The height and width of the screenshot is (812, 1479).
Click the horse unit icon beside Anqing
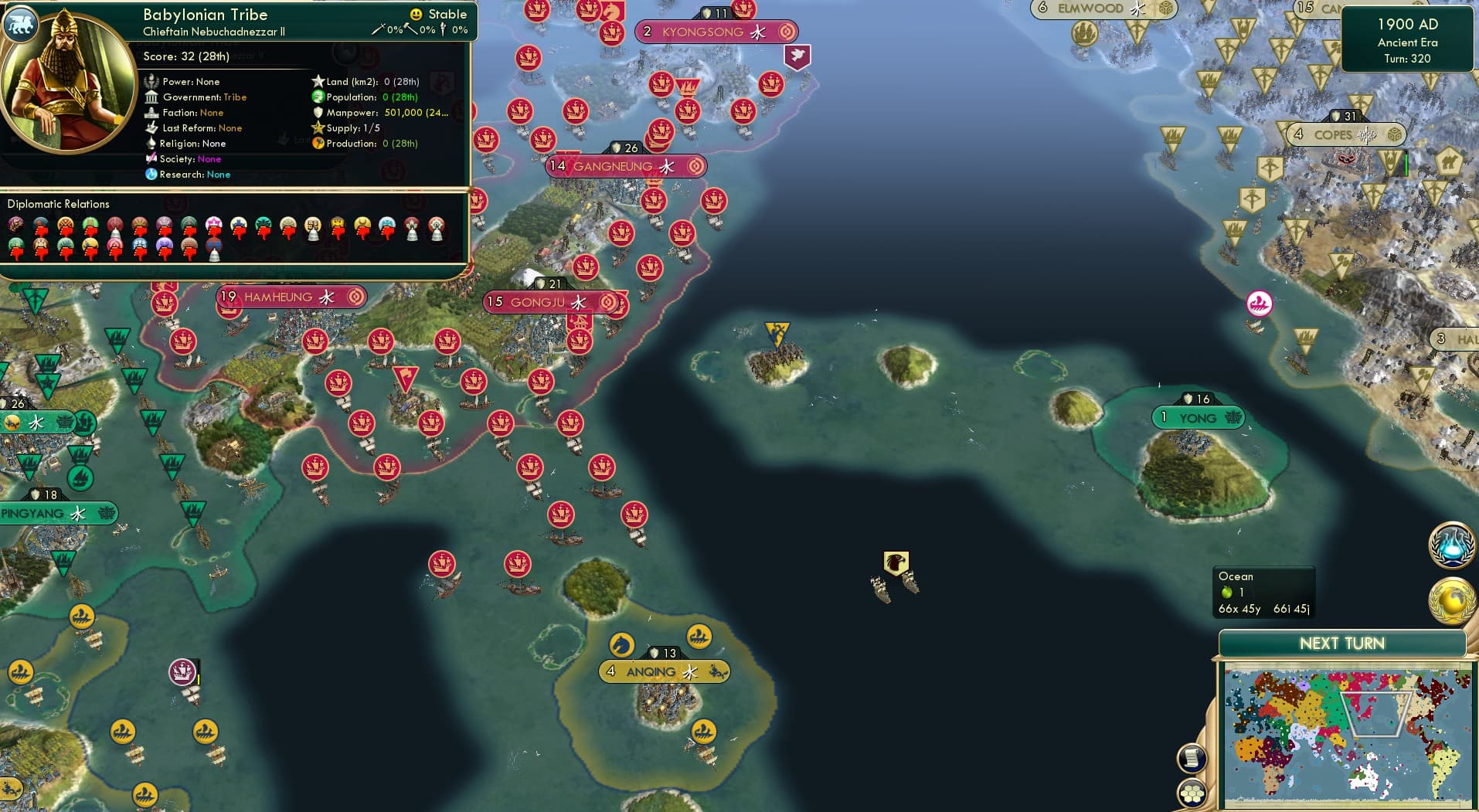622,644
